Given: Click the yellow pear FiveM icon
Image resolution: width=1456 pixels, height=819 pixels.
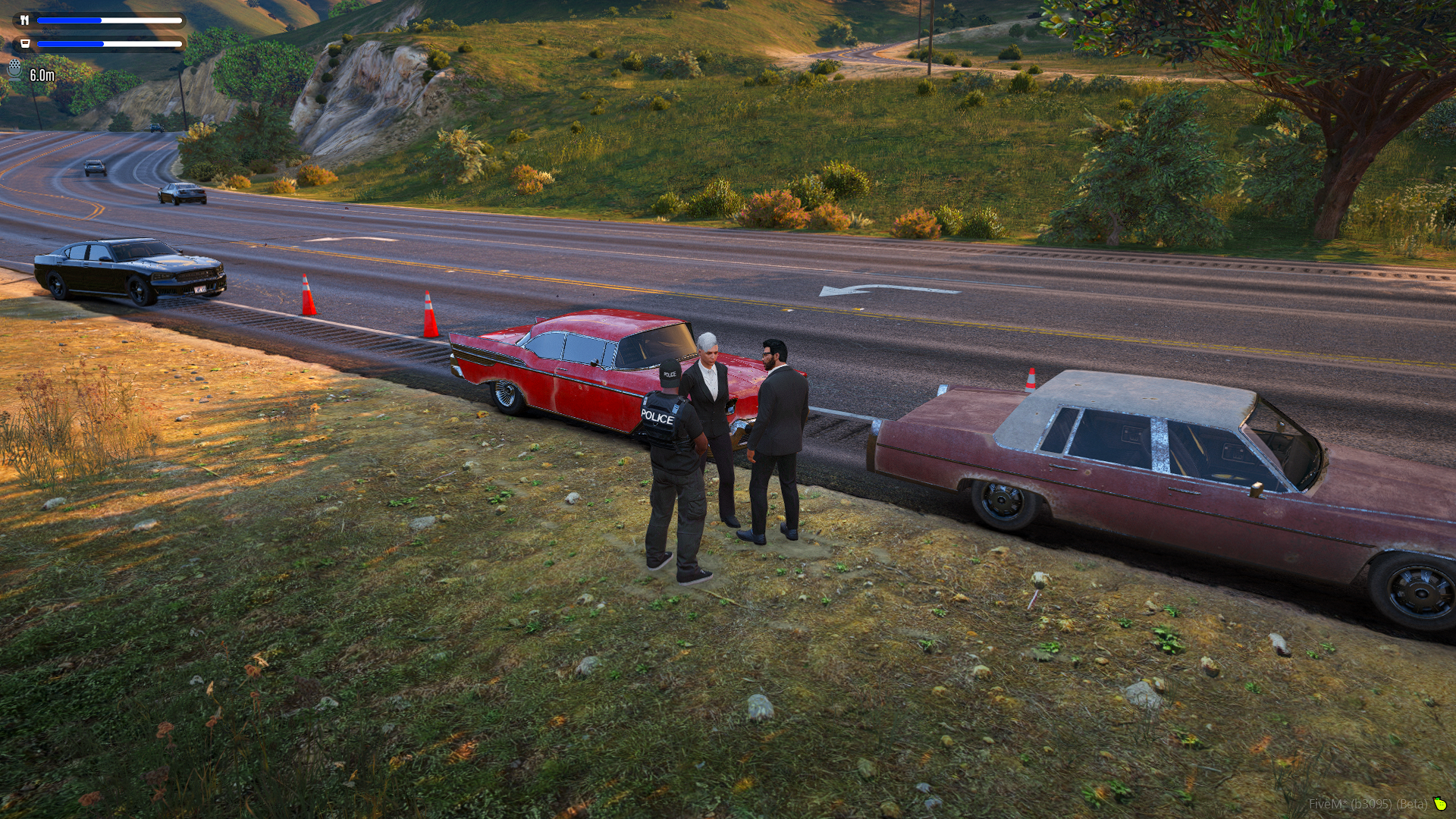Looking at the screenshot, I should tap(1439, 804).
